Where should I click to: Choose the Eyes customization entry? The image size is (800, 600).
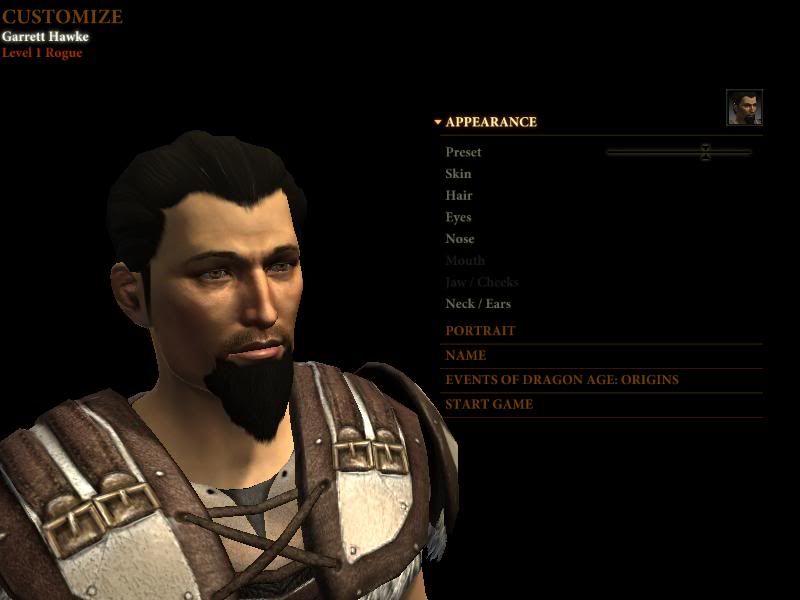click(458, 217)
